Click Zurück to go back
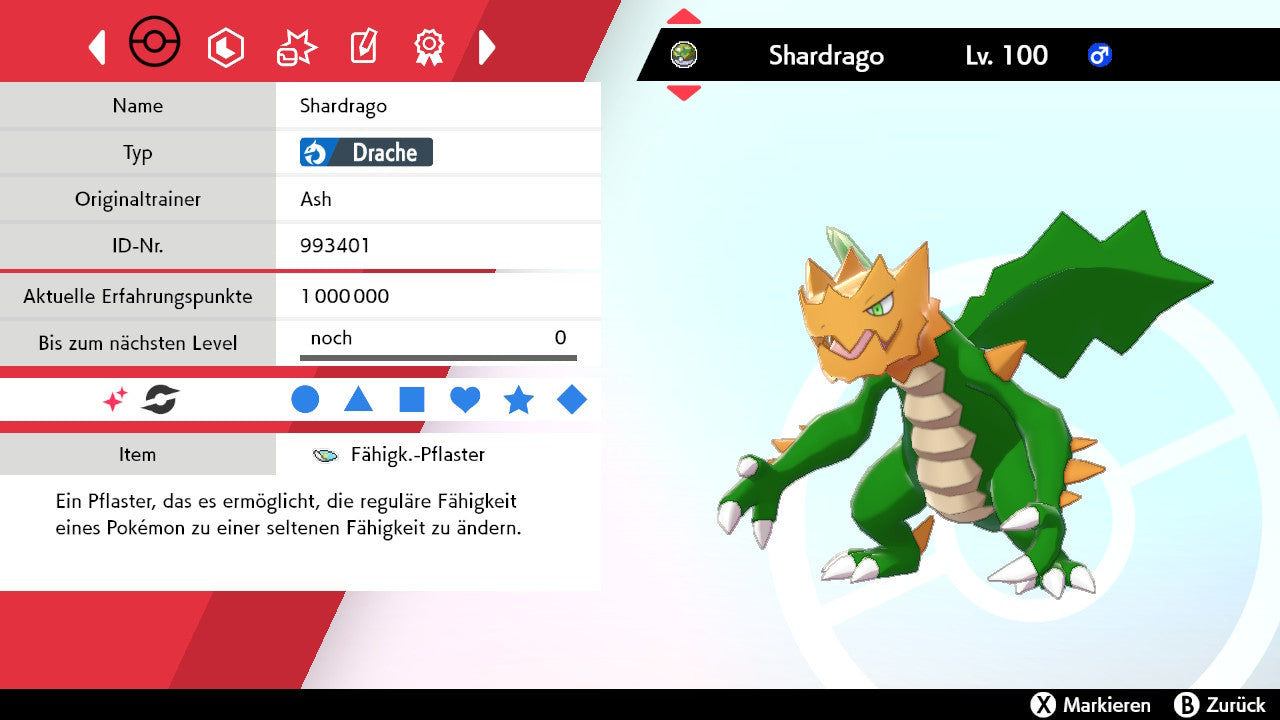This screenshot has width=1280, height=720. click(1220, 705)
